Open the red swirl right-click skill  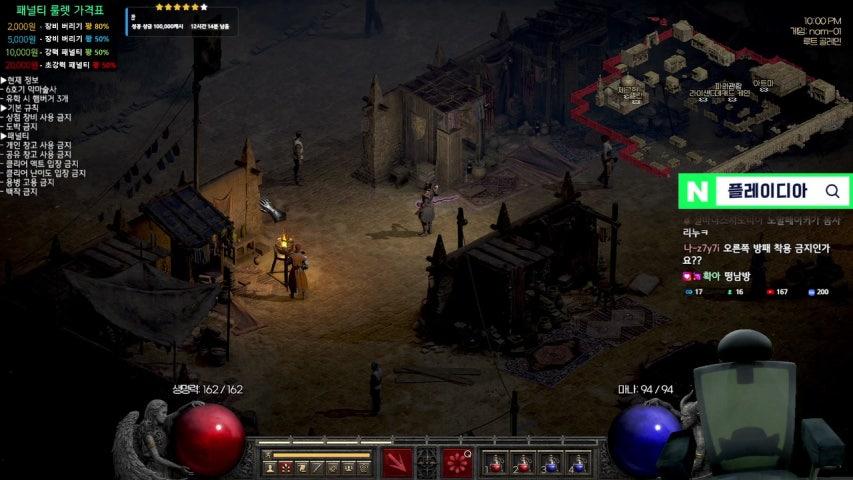click(x=458, y=463)
